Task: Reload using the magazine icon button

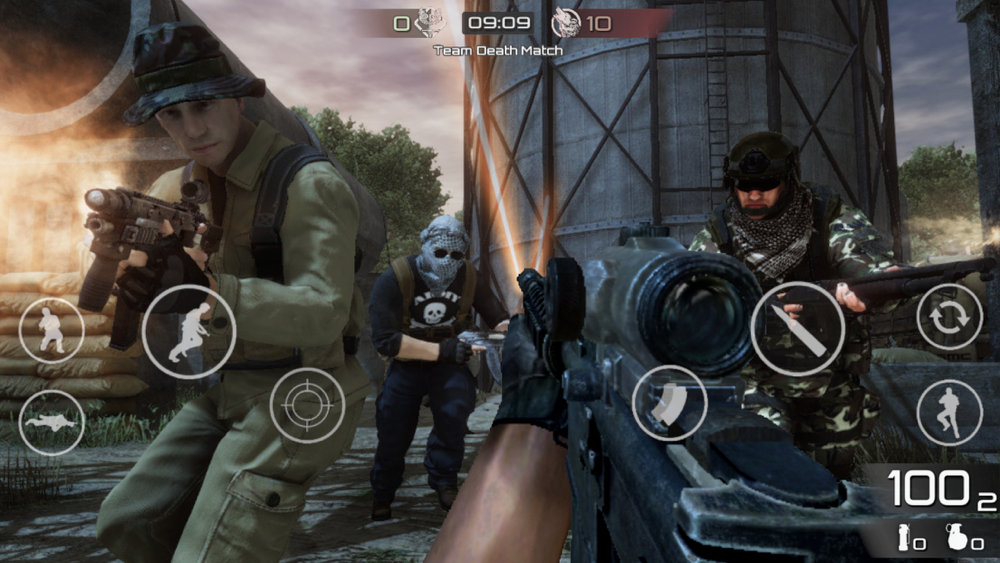Action: click(669, 403)
